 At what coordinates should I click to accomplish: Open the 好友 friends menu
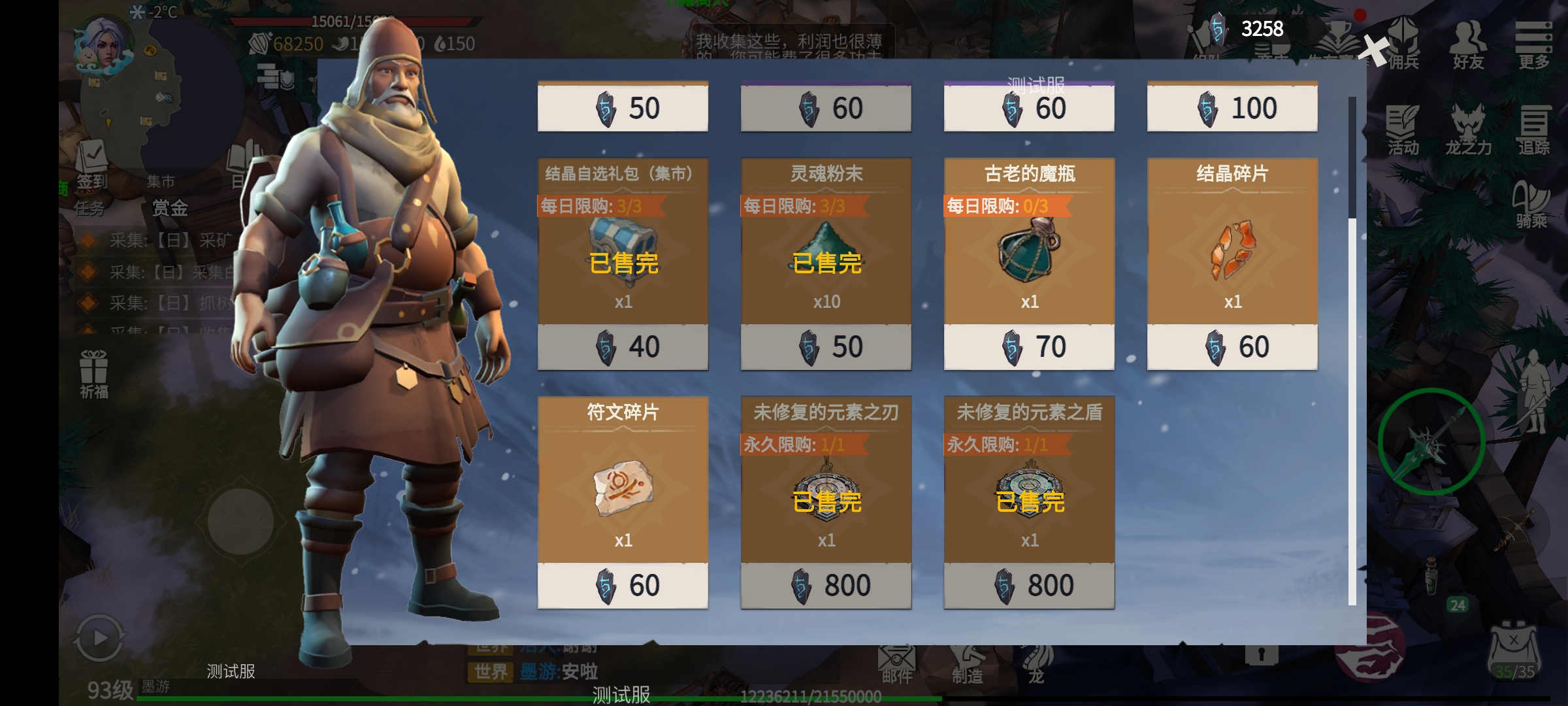1468,44
